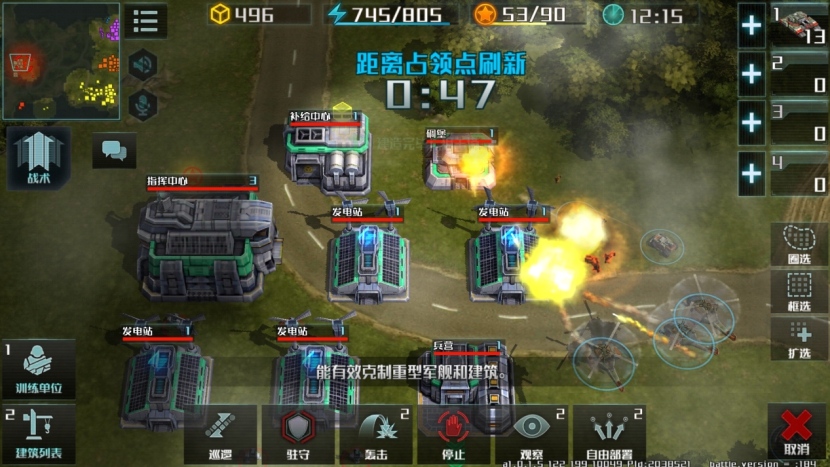Toggle the microphone voice chat icon
The height and width of the screenshot is (467, 830).
click(143, 104)
